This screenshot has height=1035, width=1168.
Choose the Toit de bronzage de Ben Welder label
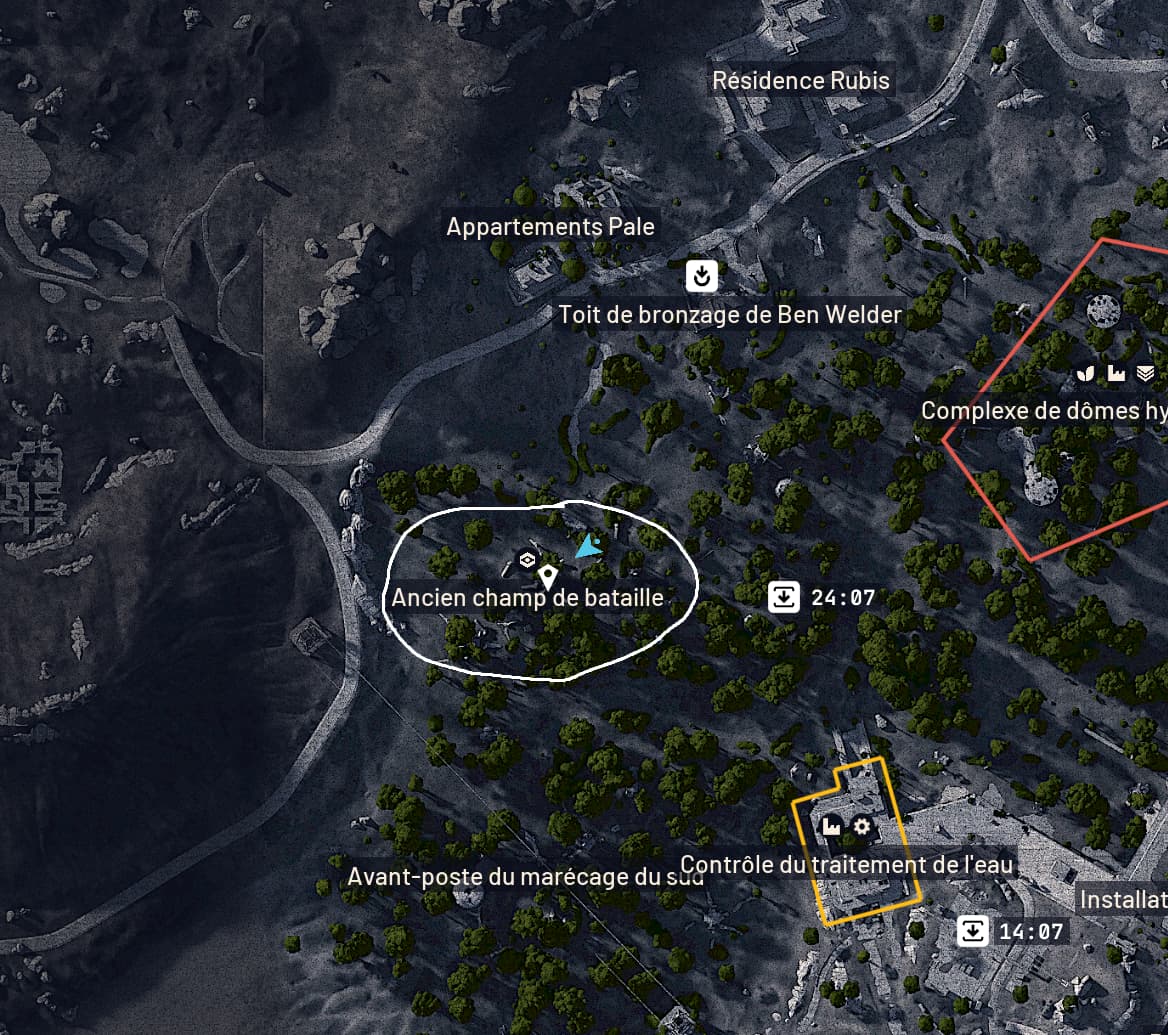730,316
